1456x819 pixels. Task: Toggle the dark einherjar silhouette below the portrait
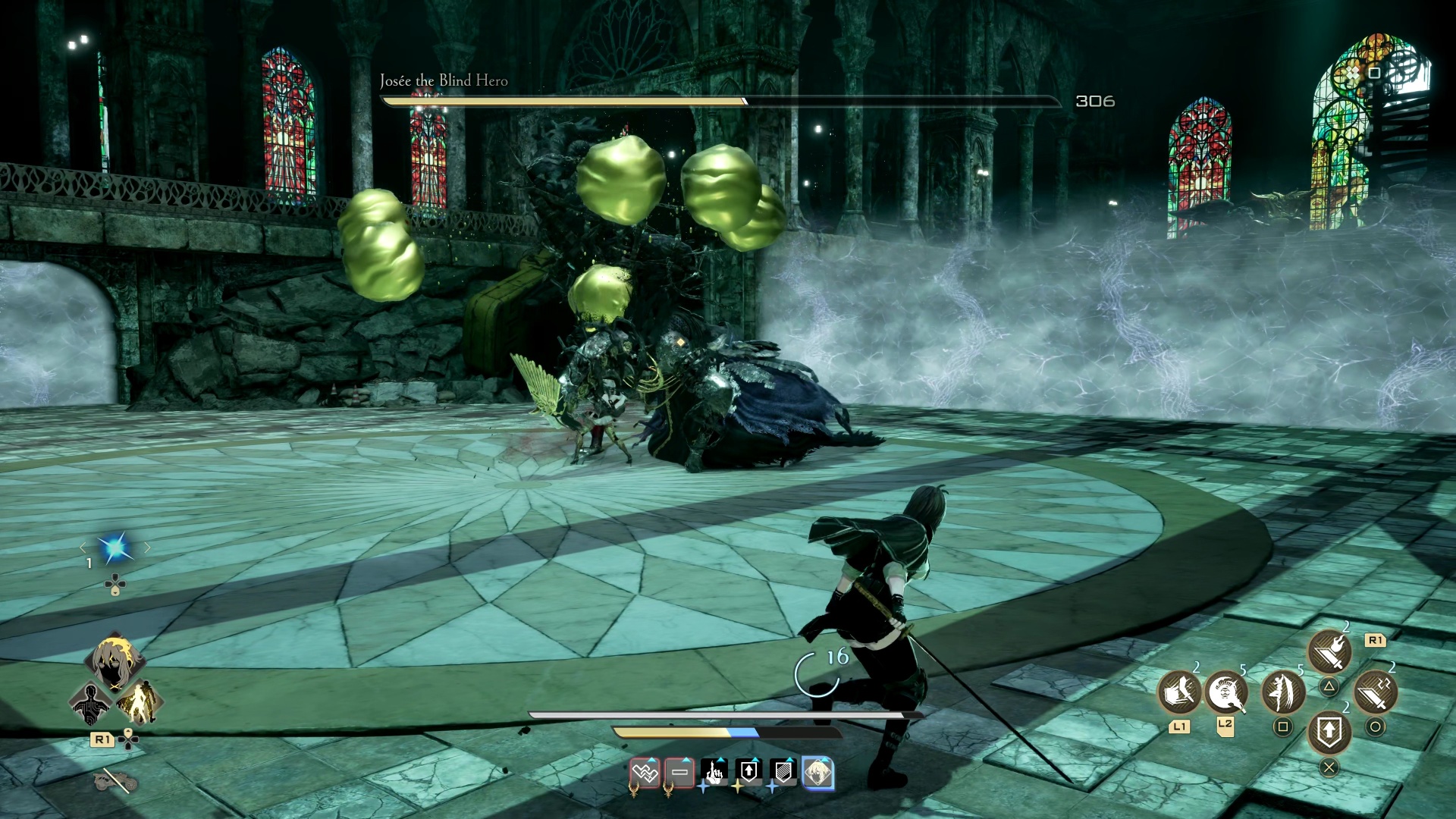click(x=90, y=703)
